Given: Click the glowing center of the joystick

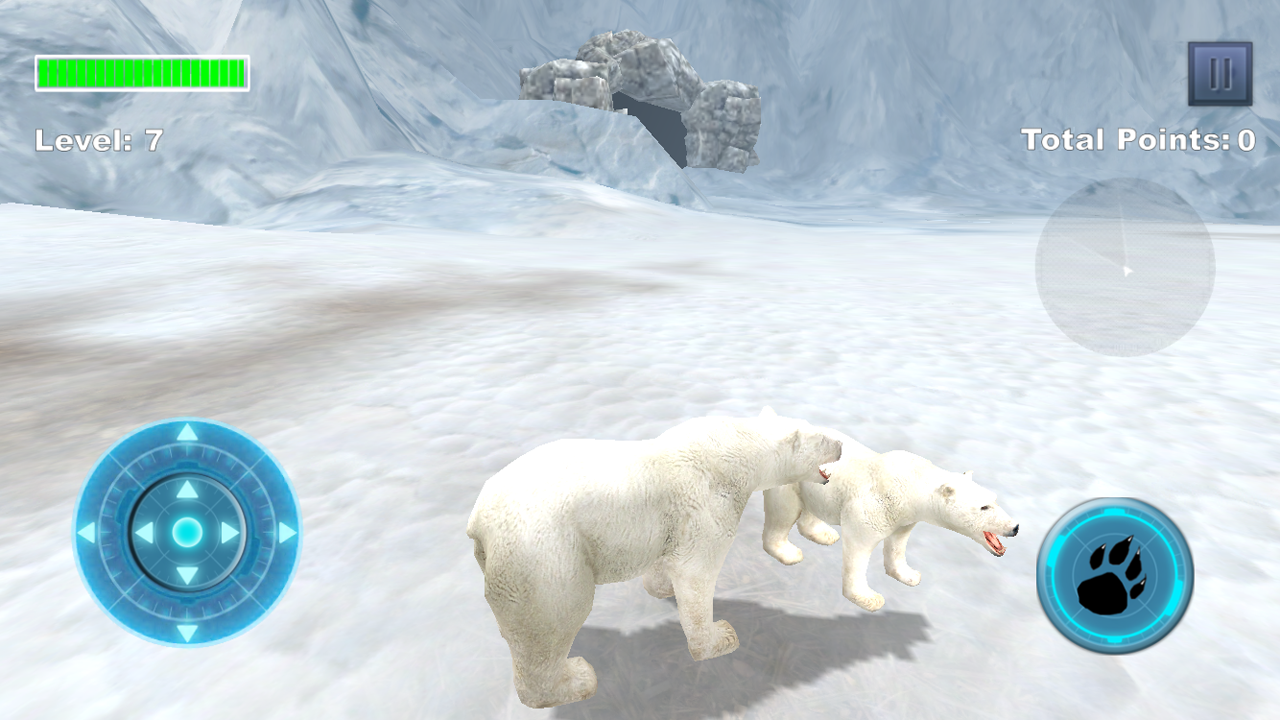Looking at the screenshot, I should point(187,533).
